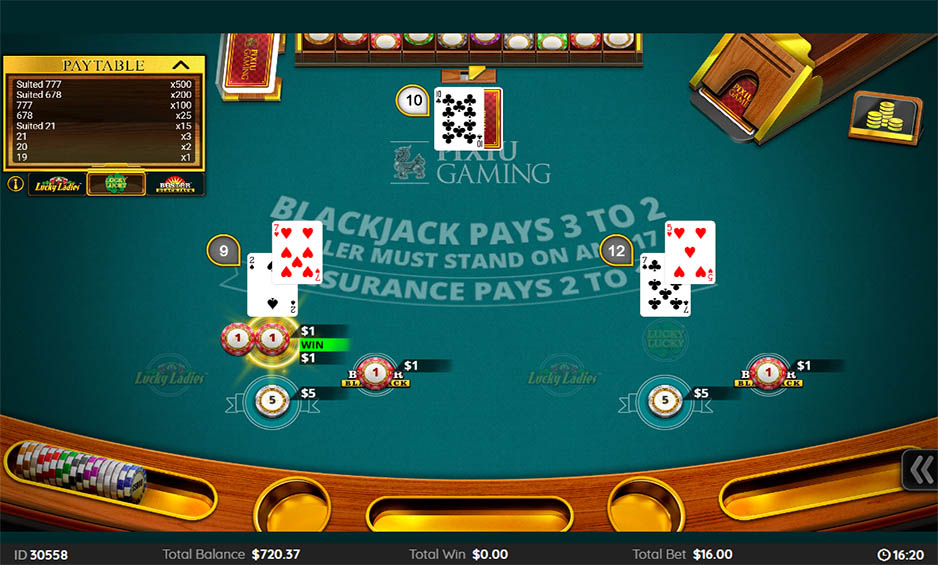
Task: Click the right hand's $5 main bet chip
Action: tap(664, 401)
